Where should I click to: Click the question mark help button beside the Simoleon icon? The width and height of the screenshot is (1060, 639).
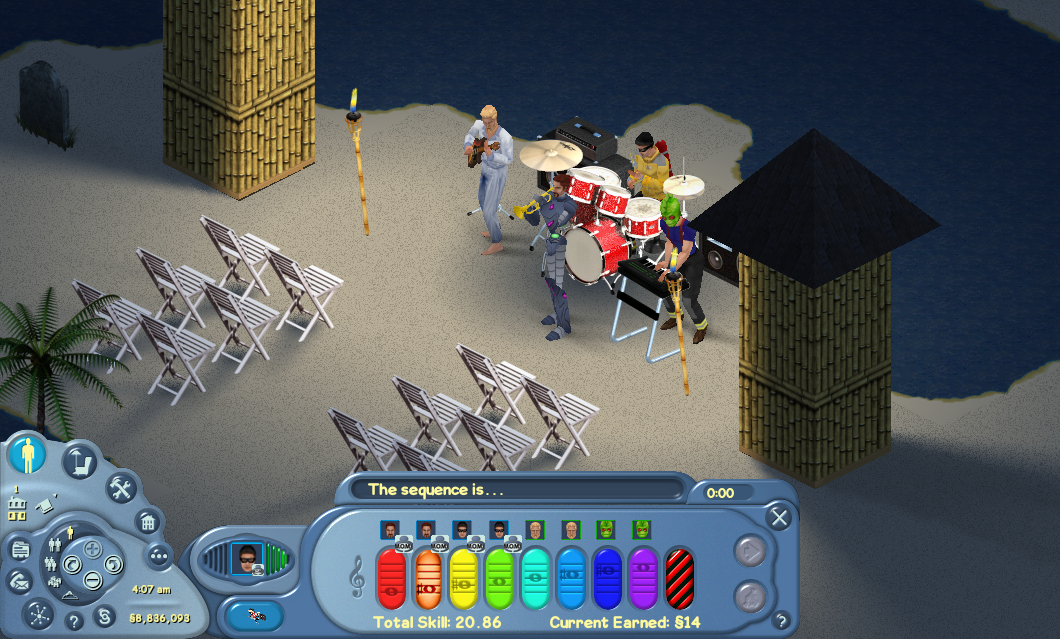(x=72, y=621)
